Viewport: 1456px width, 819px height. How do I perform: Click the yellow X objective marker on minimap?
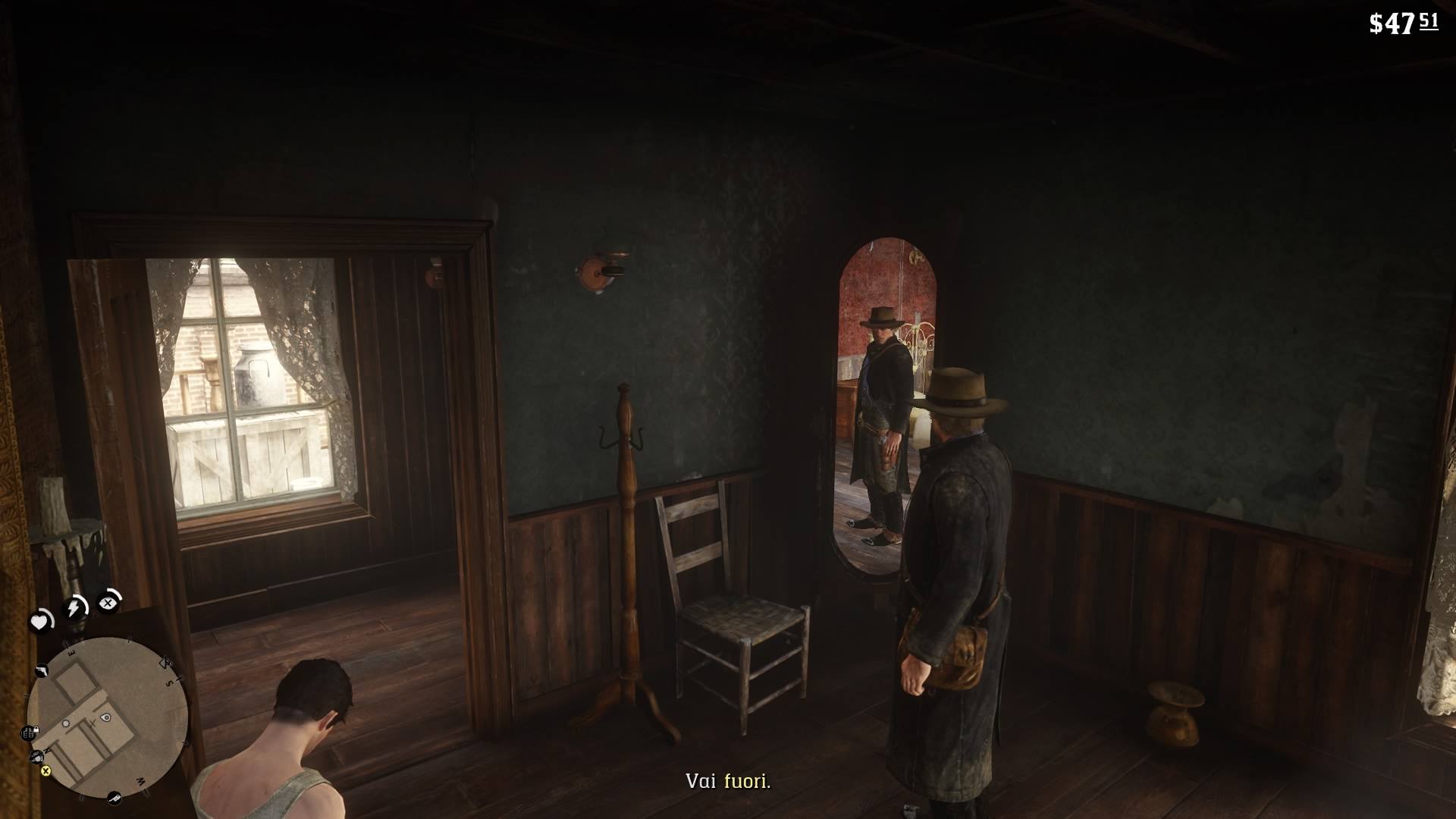[x=45, y=772]
